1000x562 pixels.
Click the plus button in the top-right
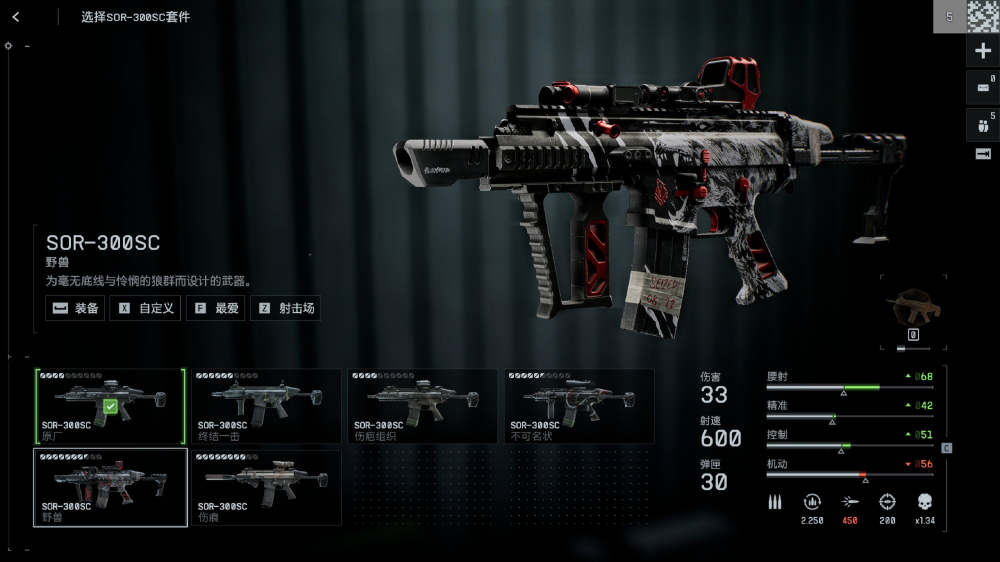coord(982,51)
